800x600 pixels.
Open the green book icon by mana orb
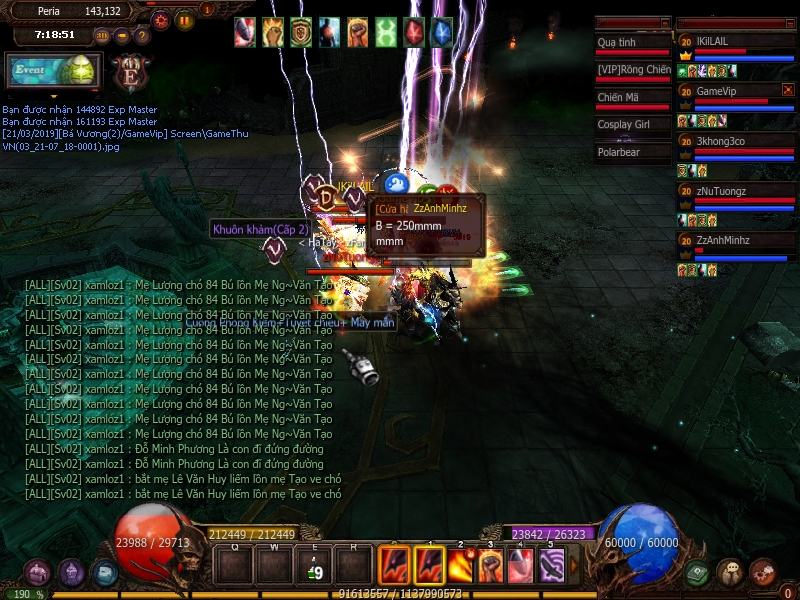pos(697,572)
